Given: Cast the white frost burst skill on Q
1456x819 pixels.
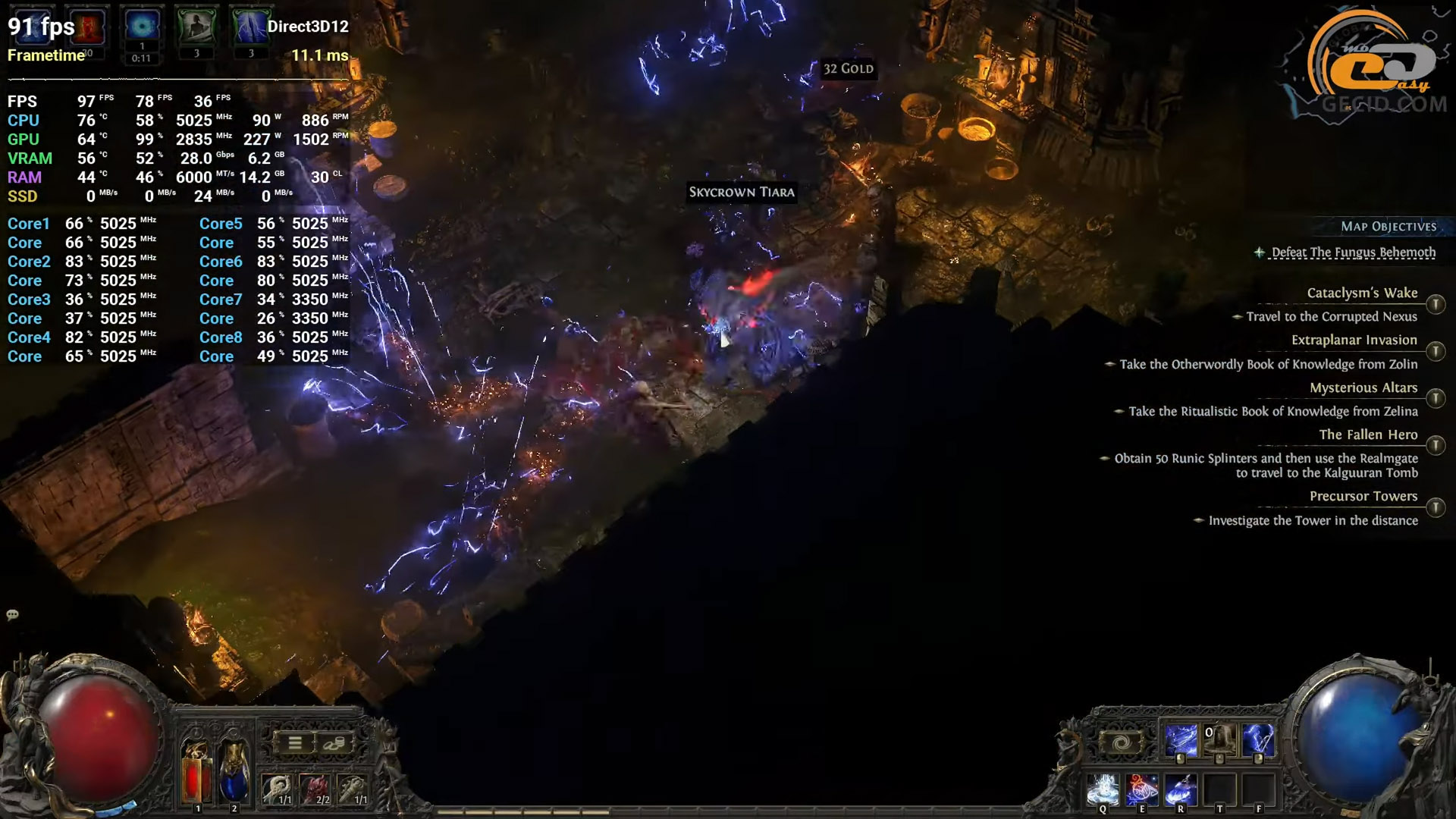Looking at the screenshot, I should click(x=1103, y=789).
